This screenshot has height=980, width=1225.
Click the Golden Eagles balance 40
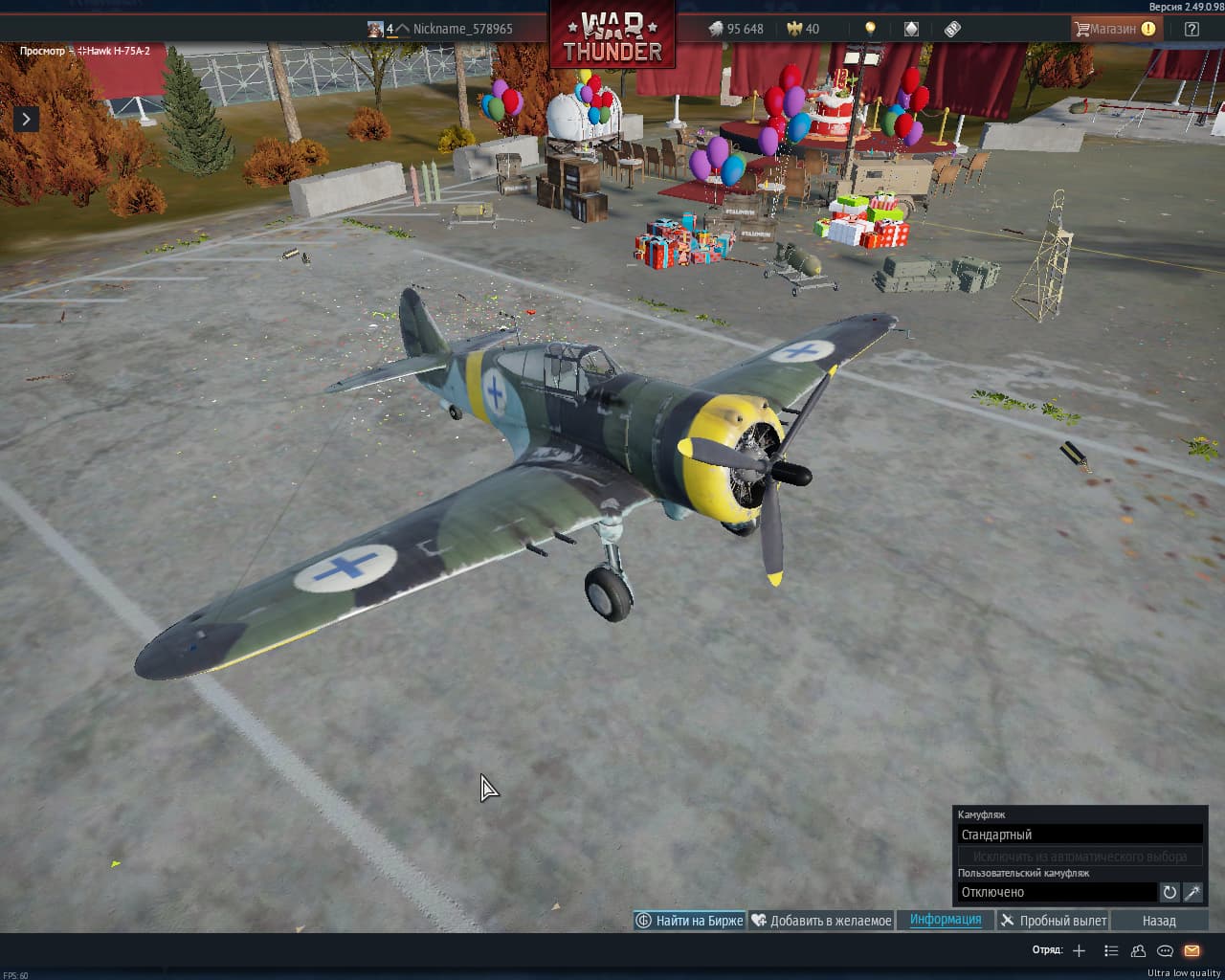click(x=803, y=29)
